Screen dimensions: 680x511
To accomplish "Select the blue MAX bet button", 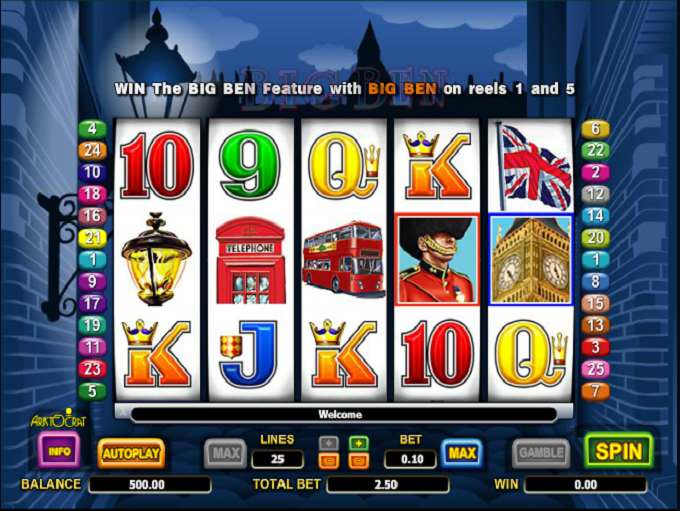I will (461, 453).
